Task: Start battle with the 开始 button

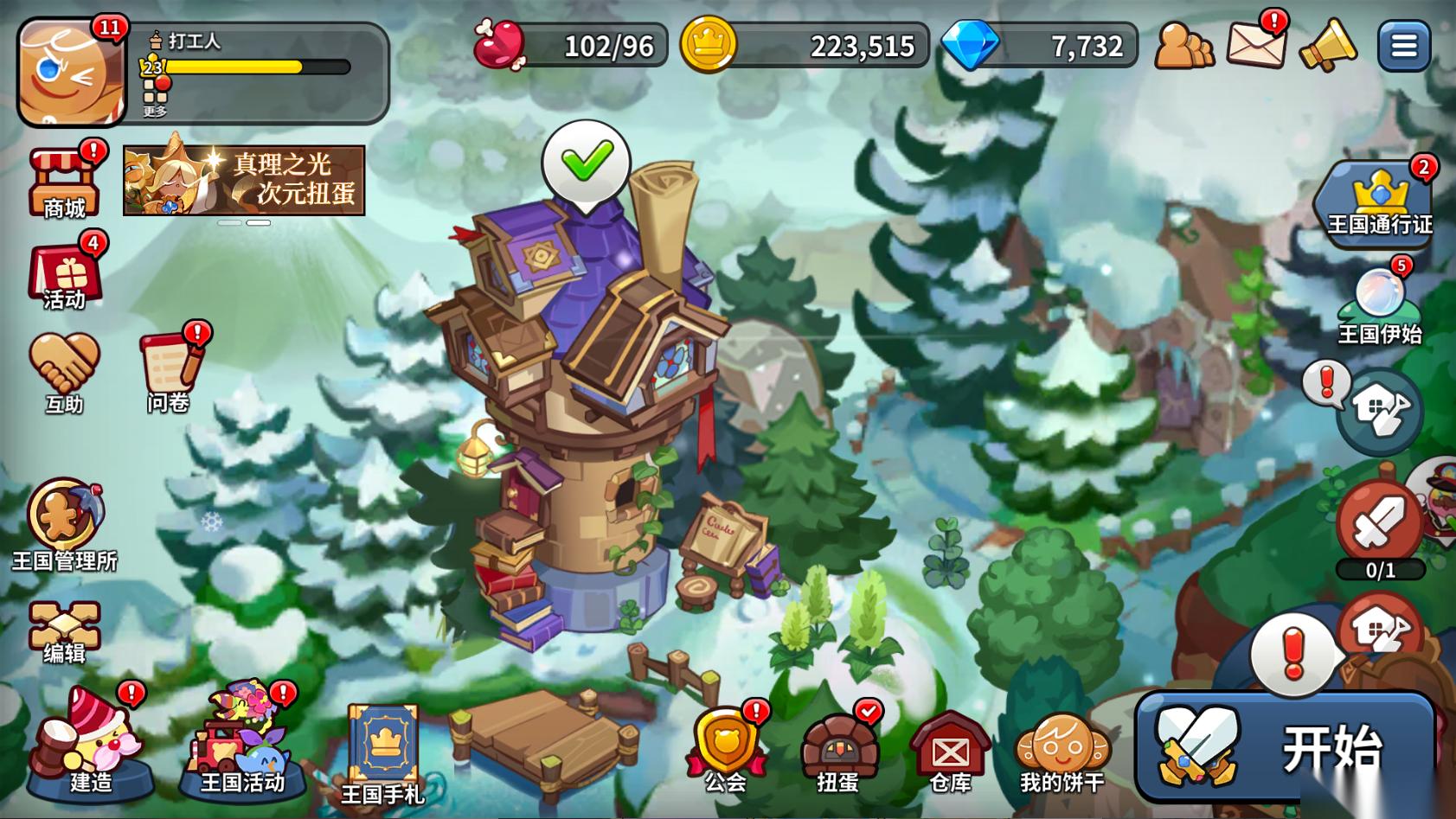Action: (1285, 746)
